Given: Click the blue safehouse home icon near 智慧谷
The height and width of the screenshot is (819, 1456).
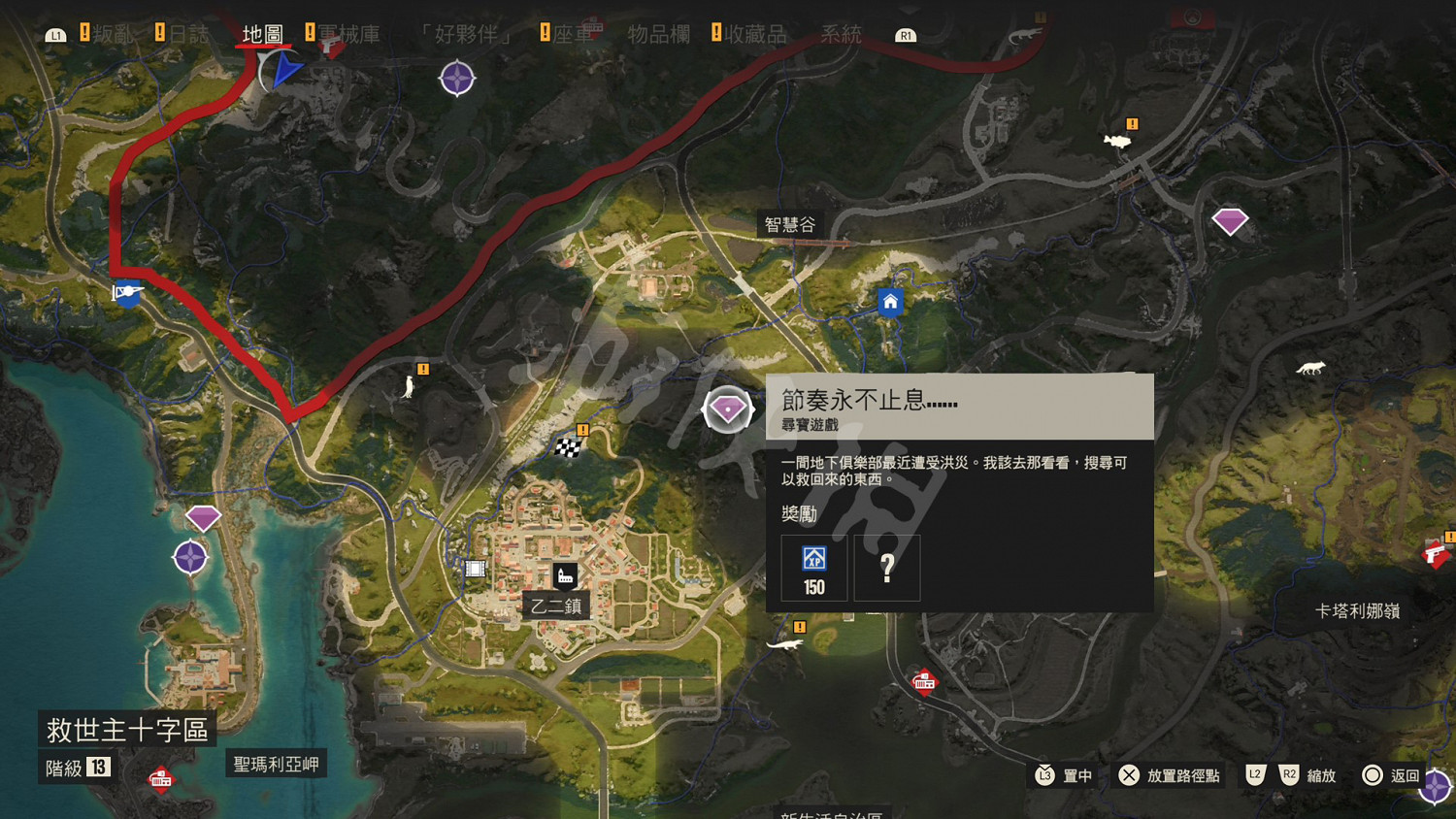Looking at the screenshot, I should pyautogui.click(x=891, y=302).
